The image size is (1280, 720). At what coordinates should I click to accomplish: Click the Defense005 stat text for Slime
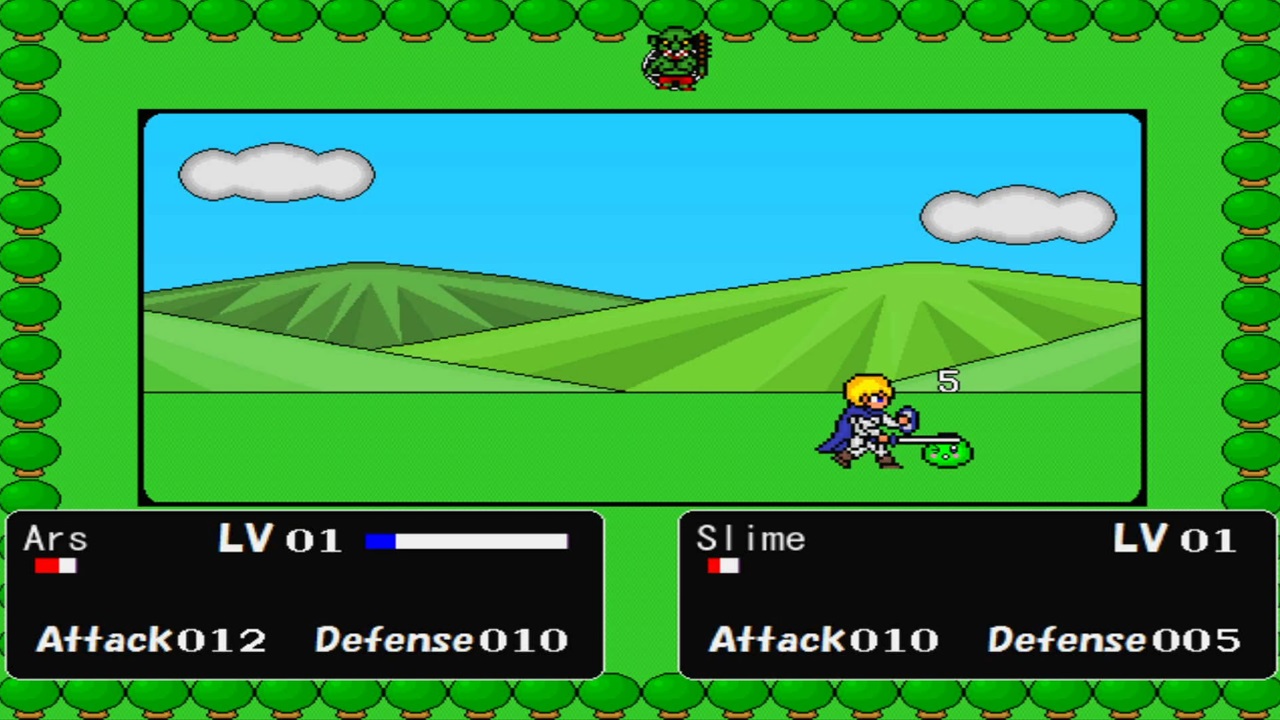click(1113, 640)
